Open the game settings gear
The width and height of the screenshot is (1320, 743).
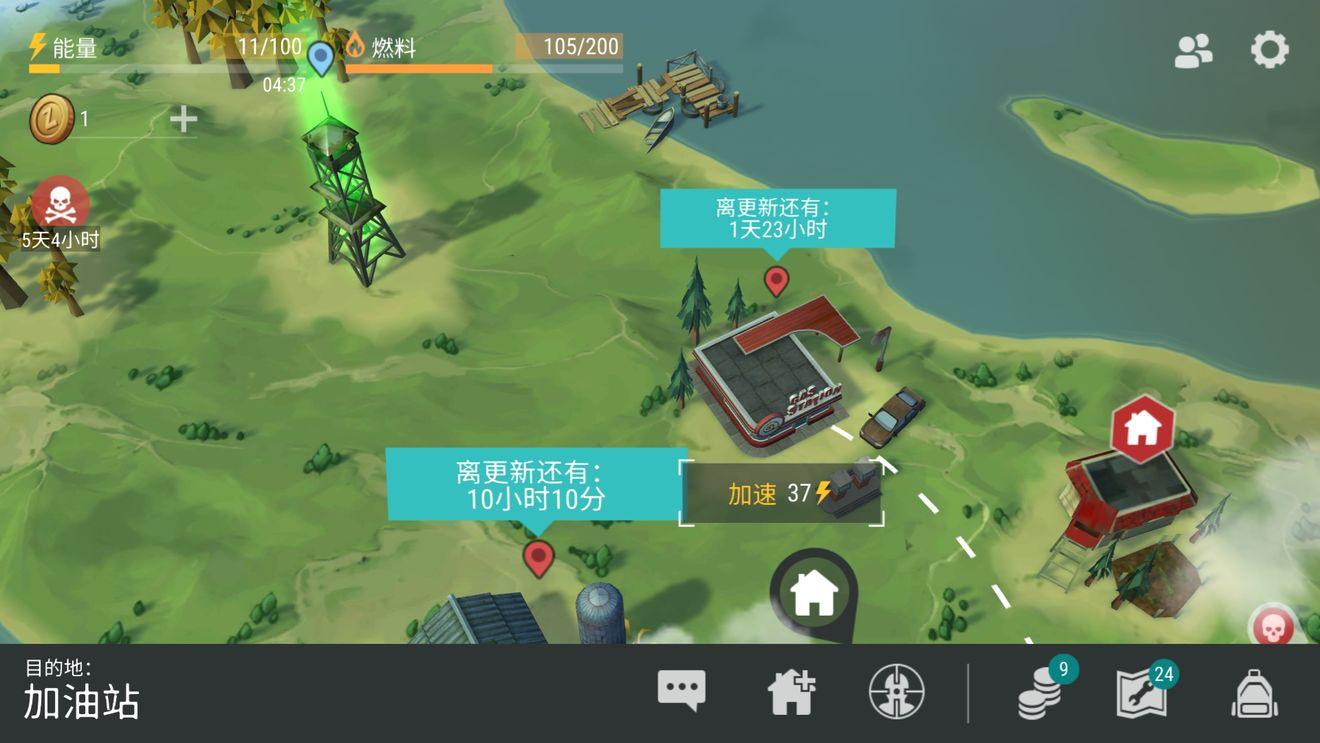[x=1268, y=47]
